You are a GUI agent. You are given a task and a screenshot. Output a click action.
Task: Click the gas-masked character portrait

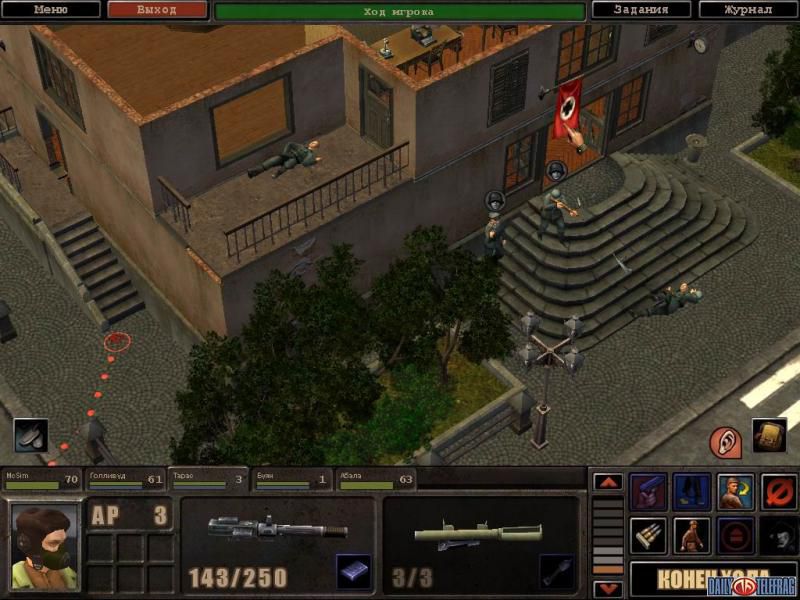(43, 545)
